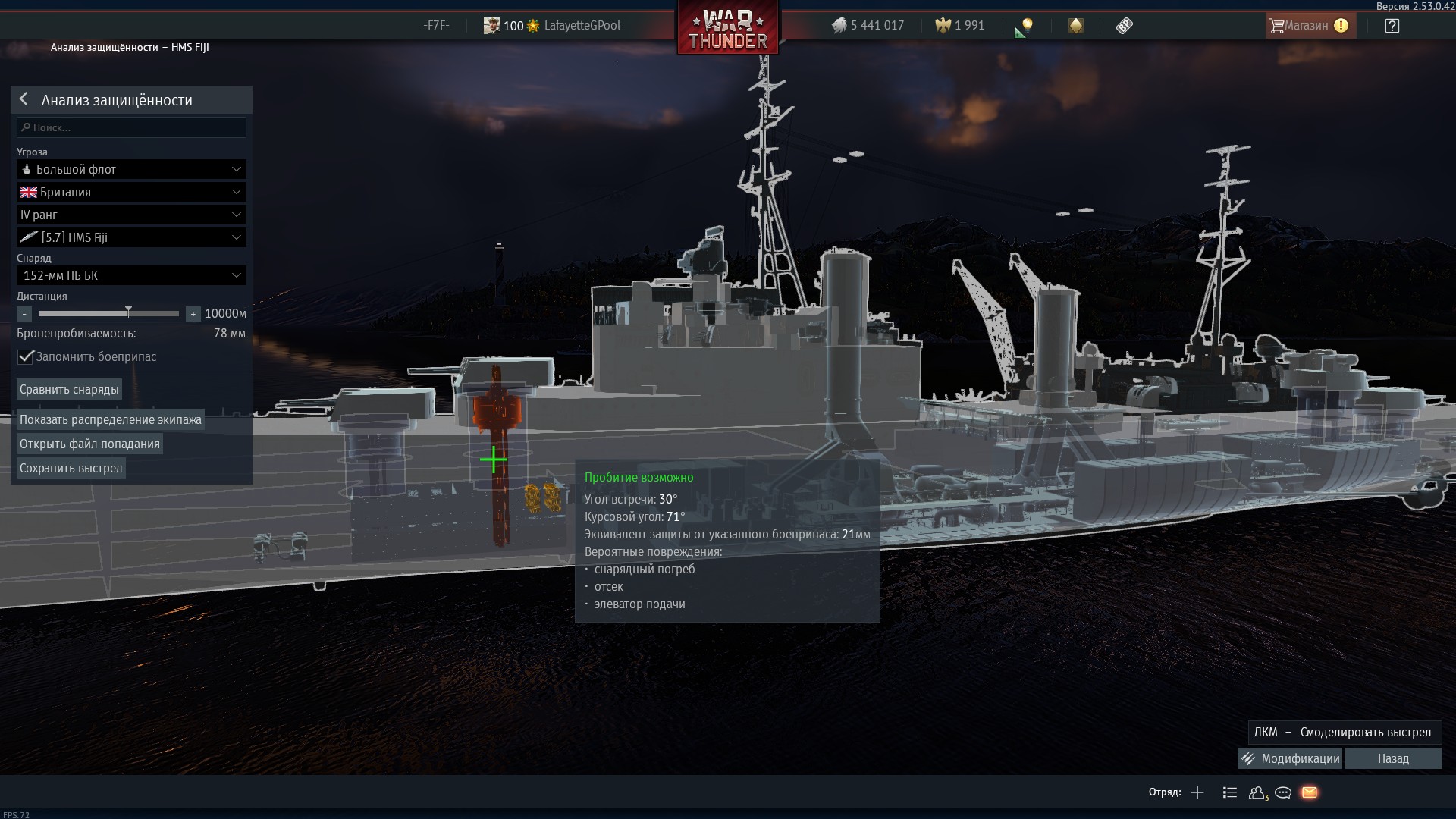Go back using the arrow beside Анализ защищённости

pyautogui.click(x=24, y=99)
